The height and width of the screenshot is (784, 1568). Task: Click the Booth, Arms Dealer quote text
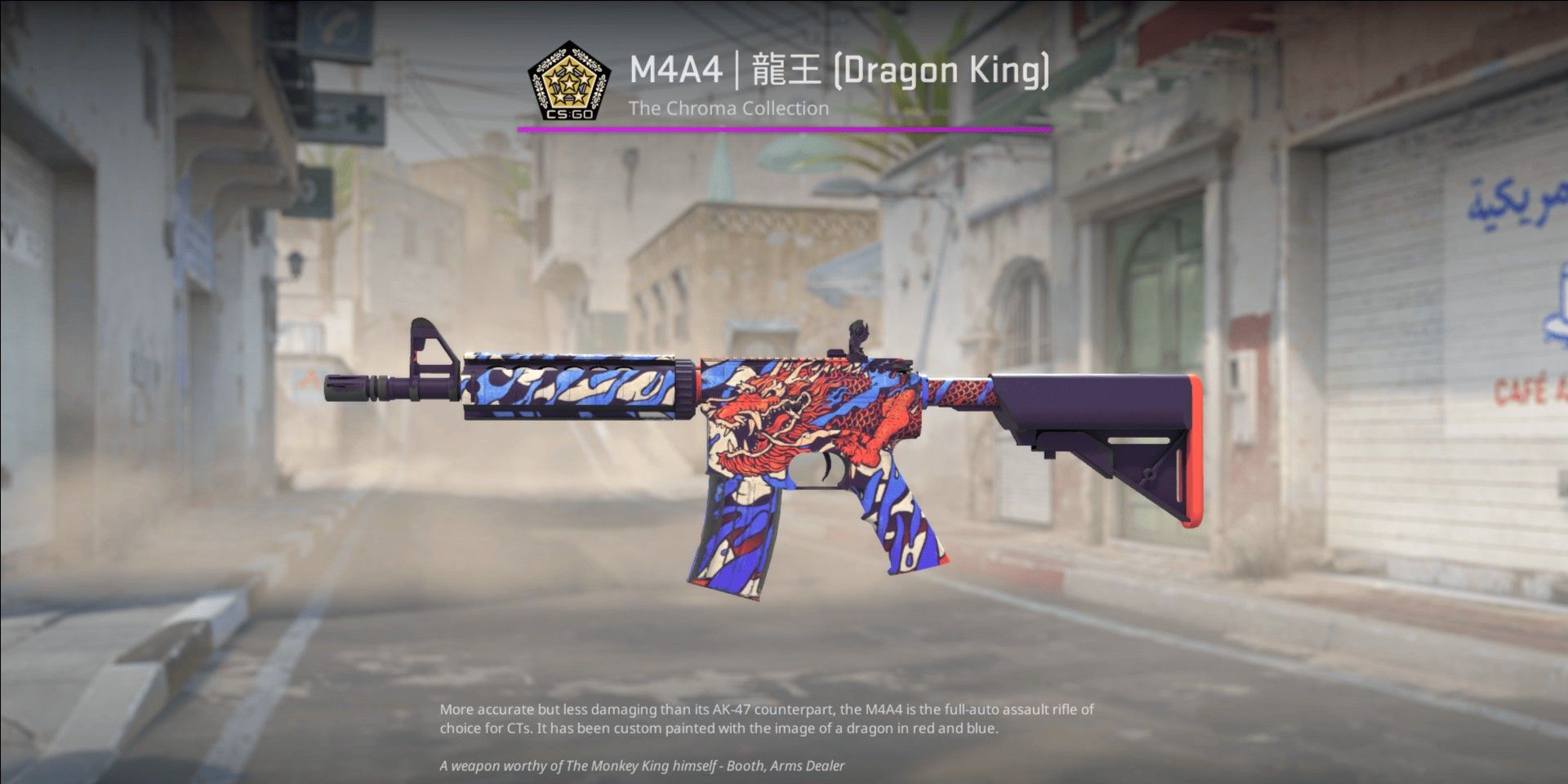(x=644, y=766)
